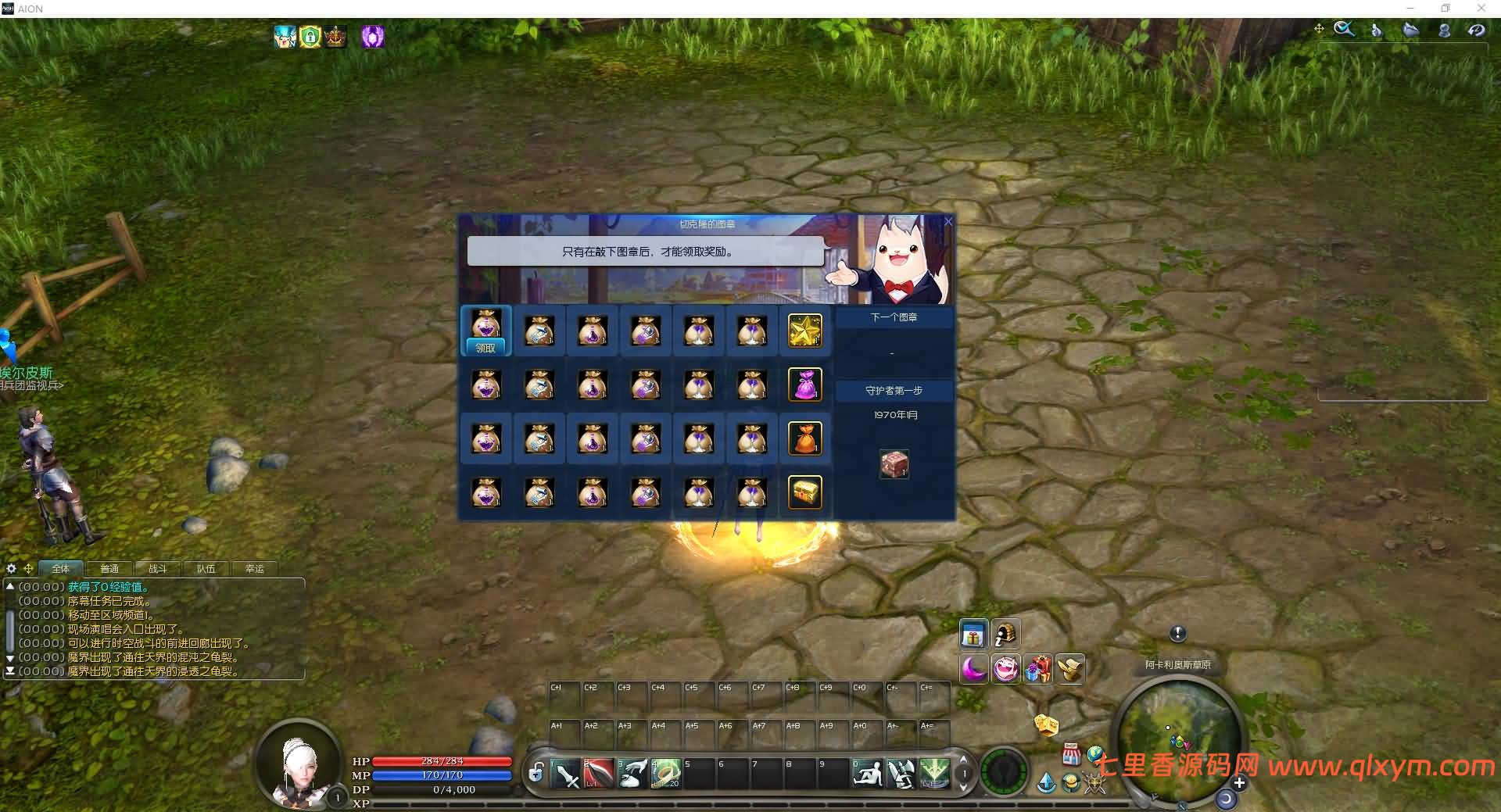
Task: Switch to the 战斗 chat tab
Action: coord(156,568)
